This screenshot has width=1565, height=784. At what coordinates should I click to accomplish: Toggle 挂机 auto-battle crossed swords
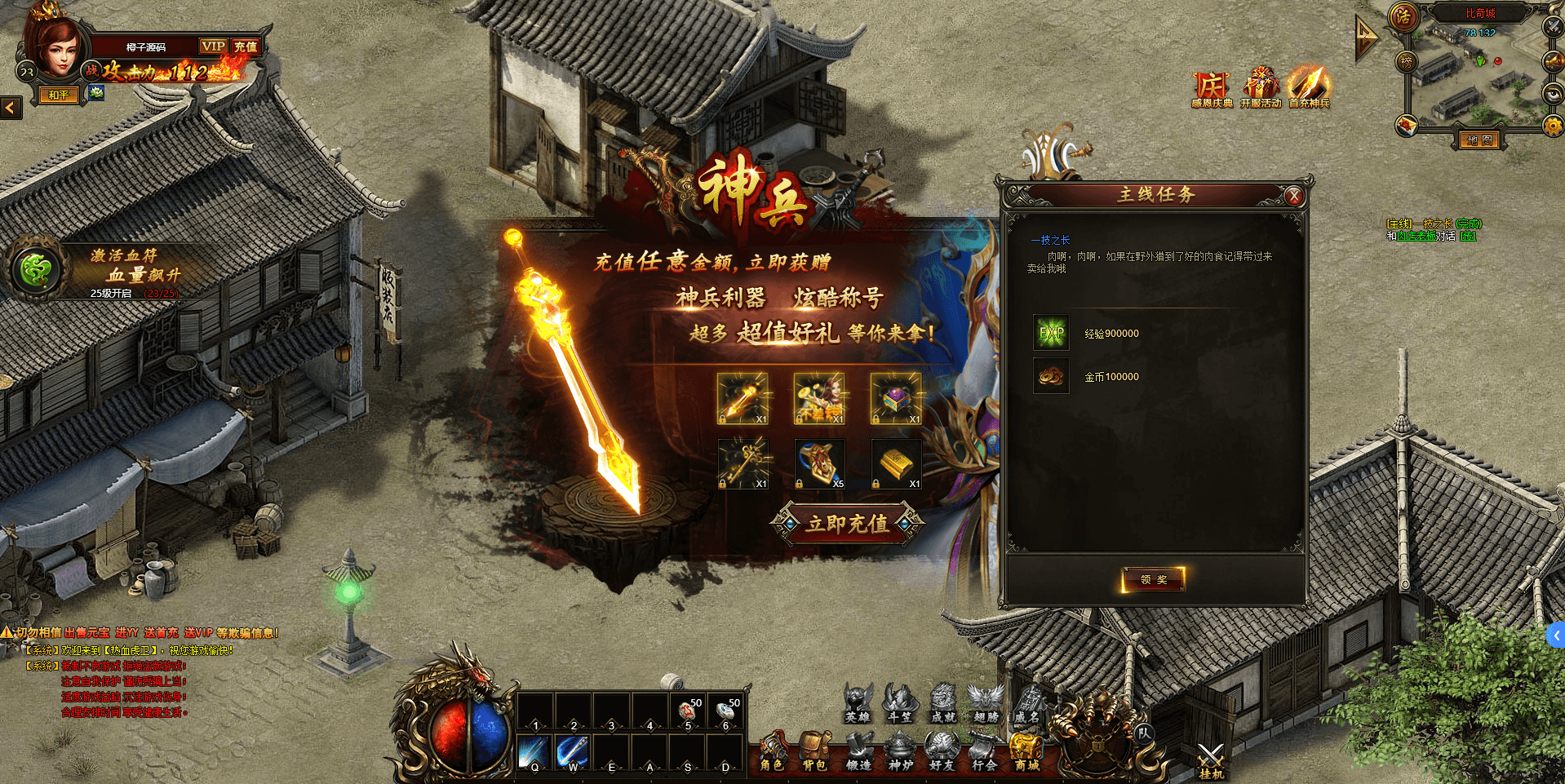coord(1211,760)
